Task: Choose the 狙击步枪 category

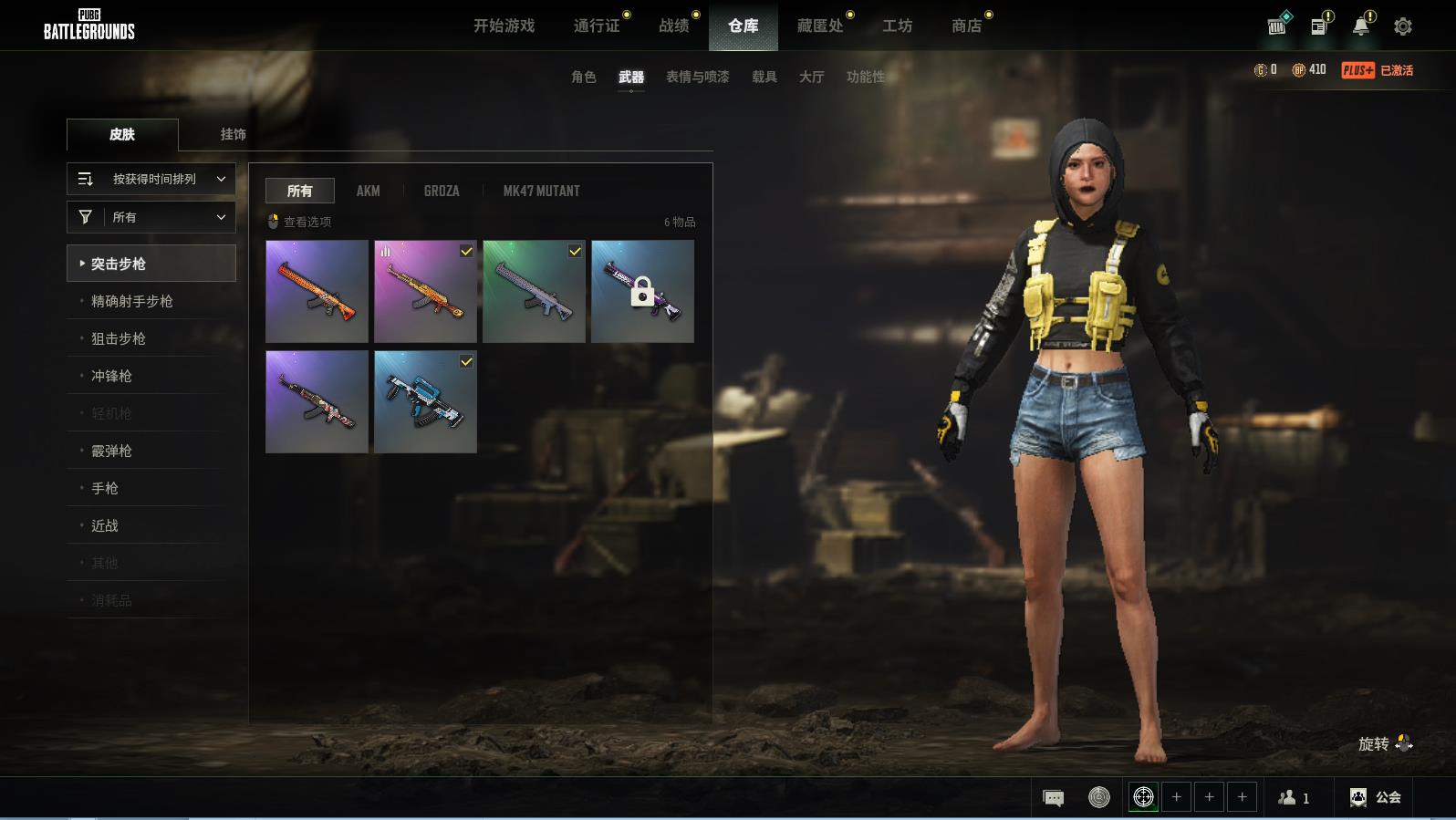Action: 119,338
